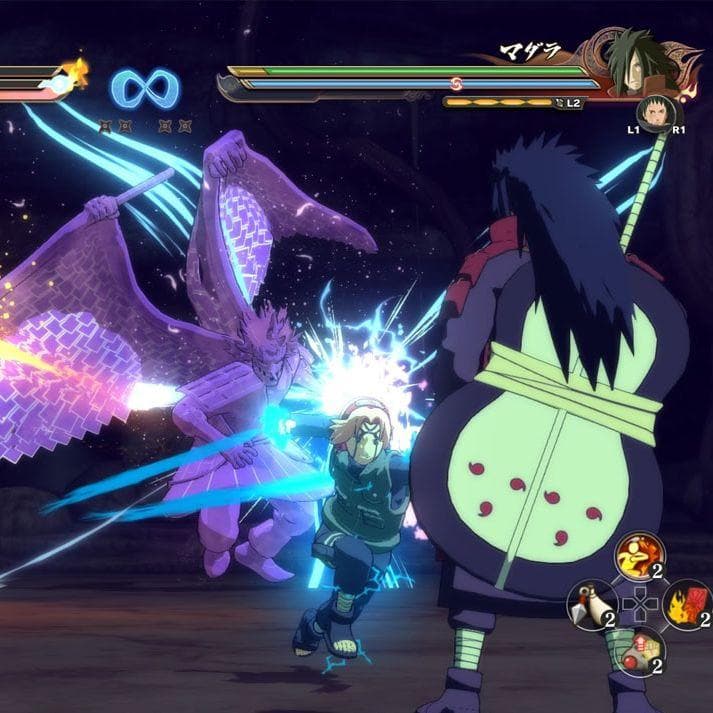The height and width of the screenshot is (713, 713).
Task: Activate the yellow fighter on flames item
Action: click(637, 554)
